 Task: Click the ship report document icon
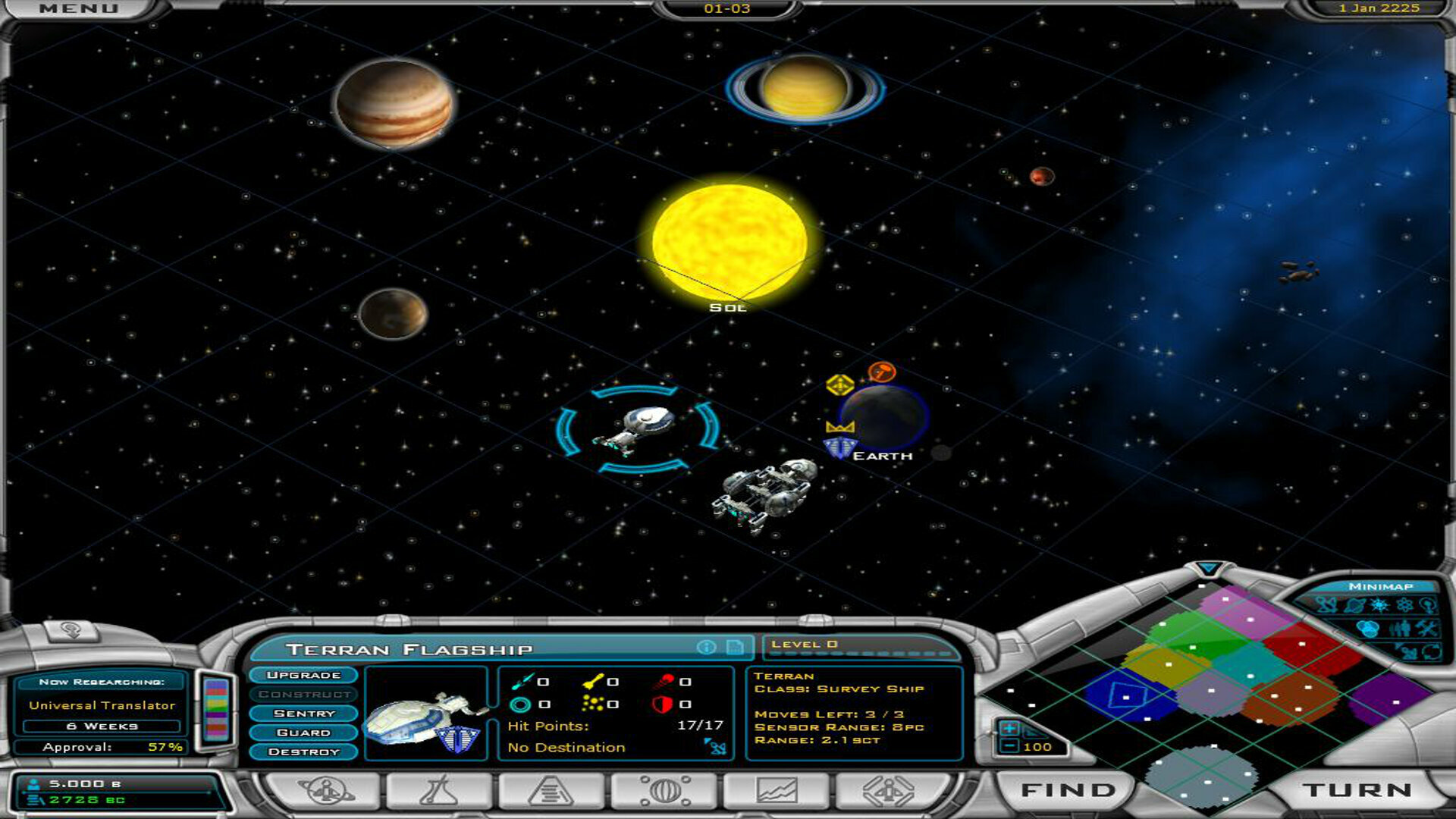pyautogui.click(x=734, y=646)
